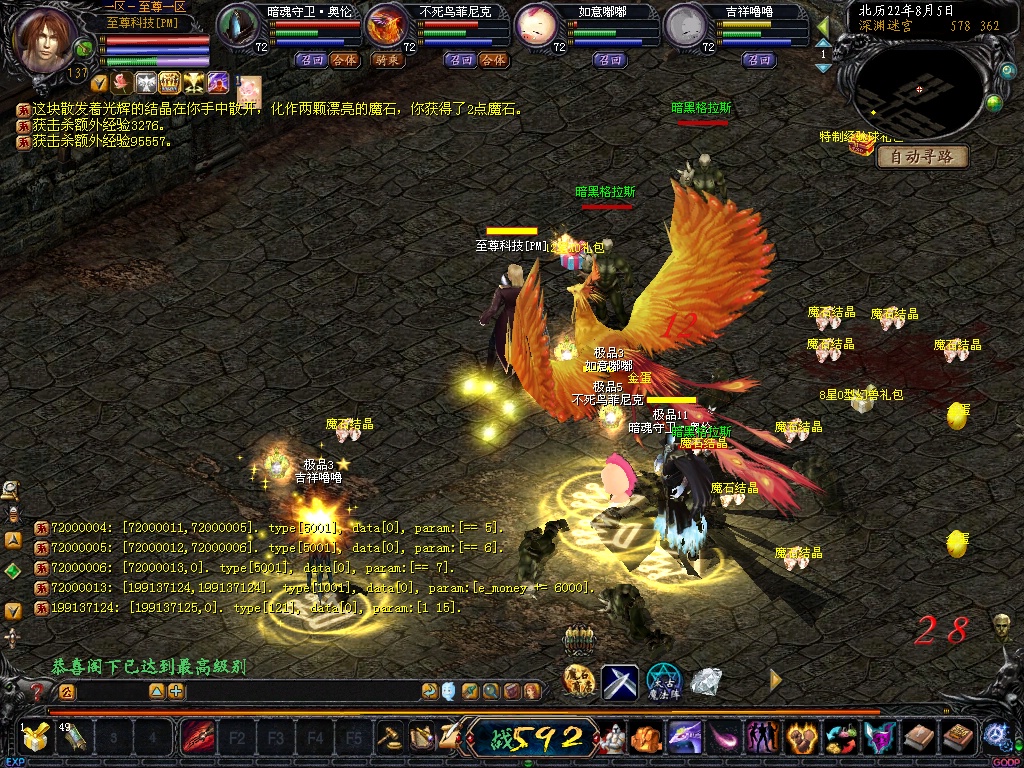Click 骑乘 under 不死鸟菲尼克 pet

coord(387,60)
